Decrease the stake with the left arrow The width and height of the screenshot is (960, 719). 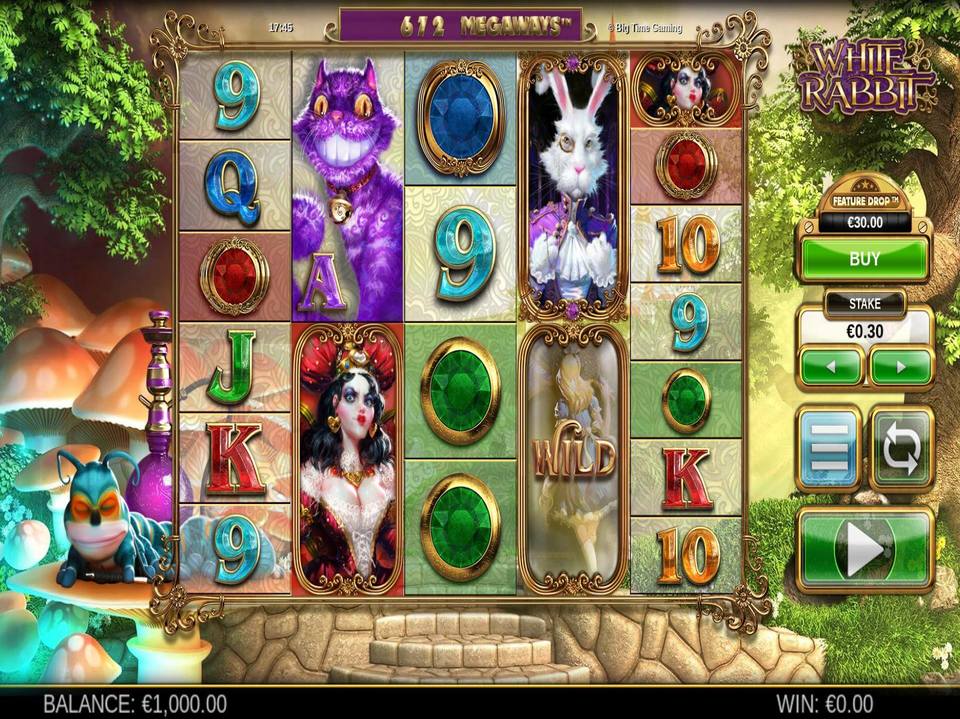point(831,367)
